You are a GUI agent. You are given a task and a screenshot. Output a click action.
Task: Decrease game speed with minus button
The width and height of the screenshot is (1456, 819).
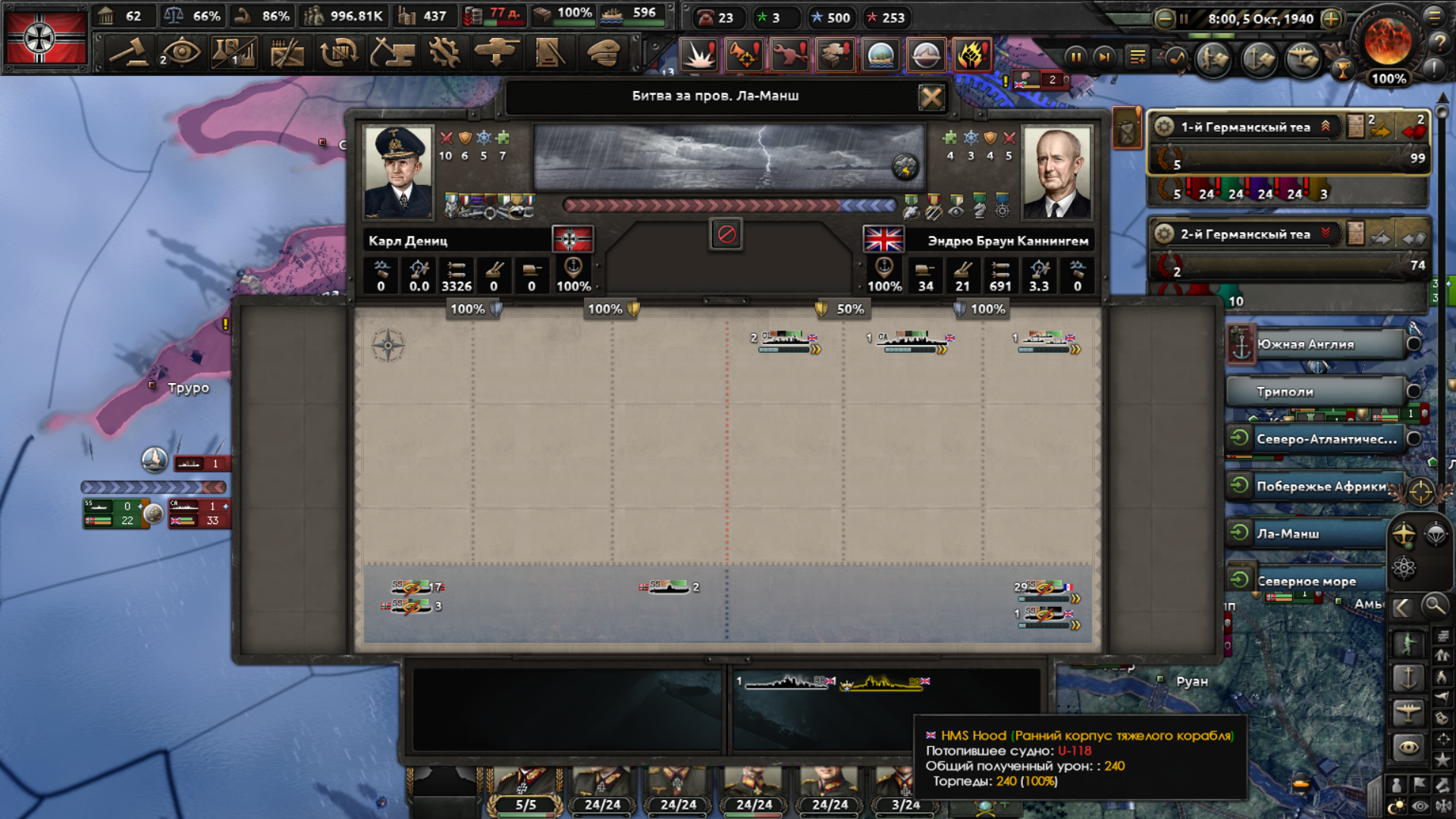tap(1165, 19)
